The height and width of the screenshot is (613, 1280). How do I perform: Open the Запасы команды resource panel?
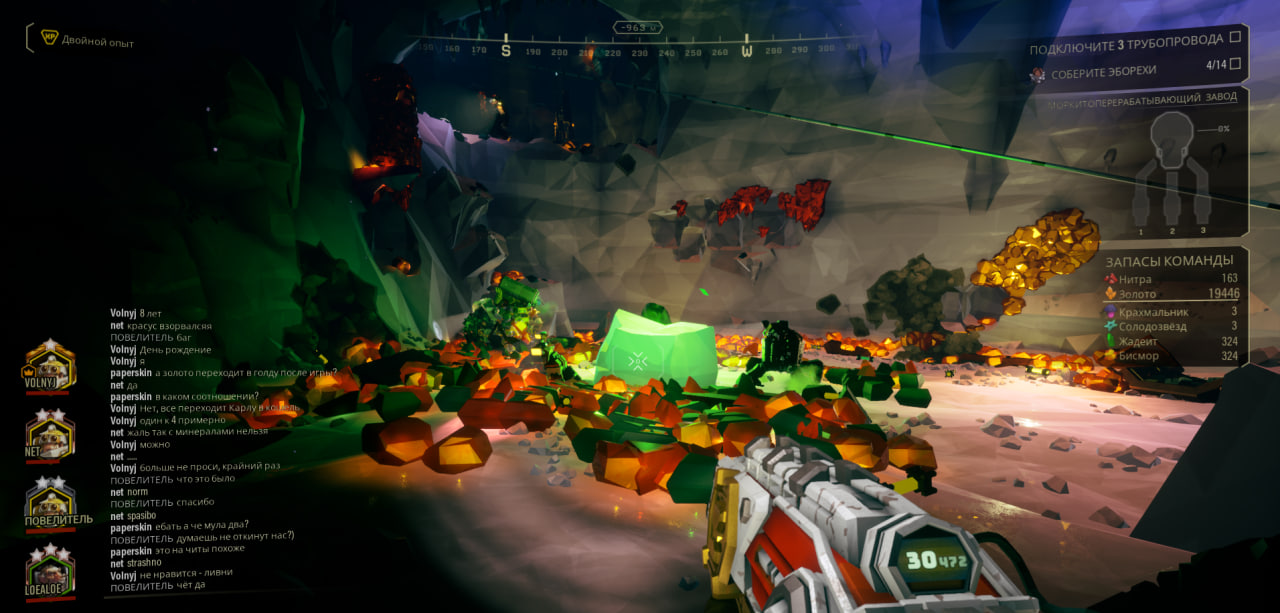tap(1171, 308)
